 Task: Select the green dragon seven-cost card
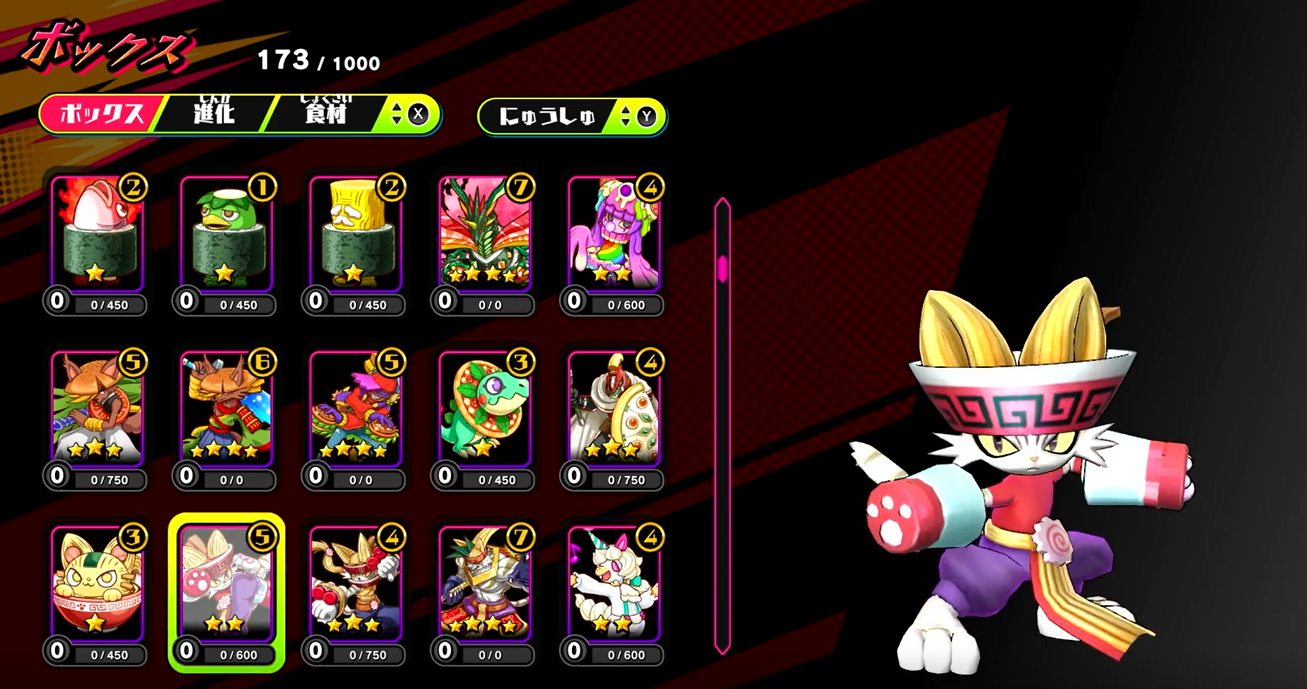(x=486, y=235)
